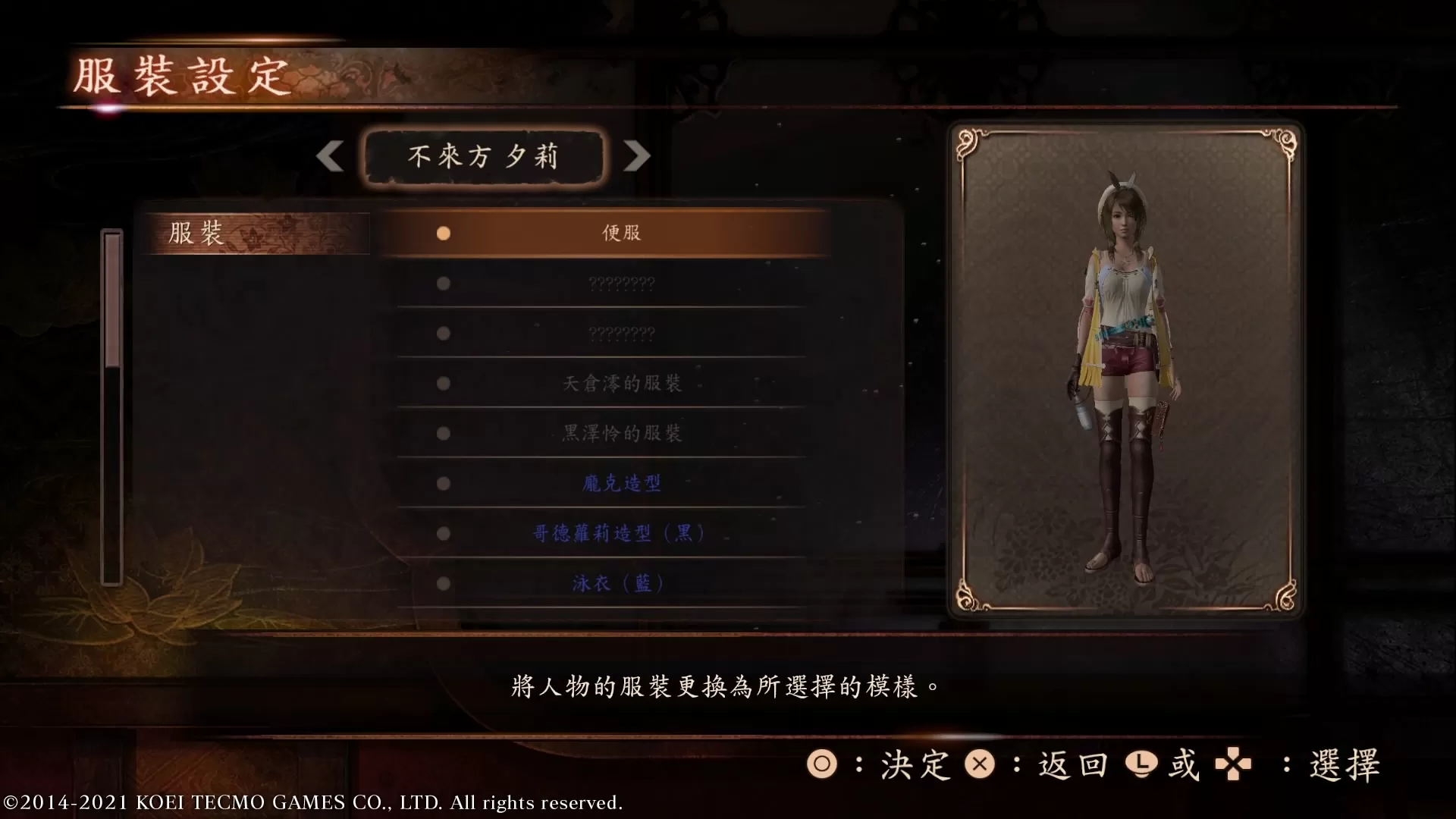1456x819 pixels.
Task: Click the character preview portrait panel
Action: tap(1125, 372)
